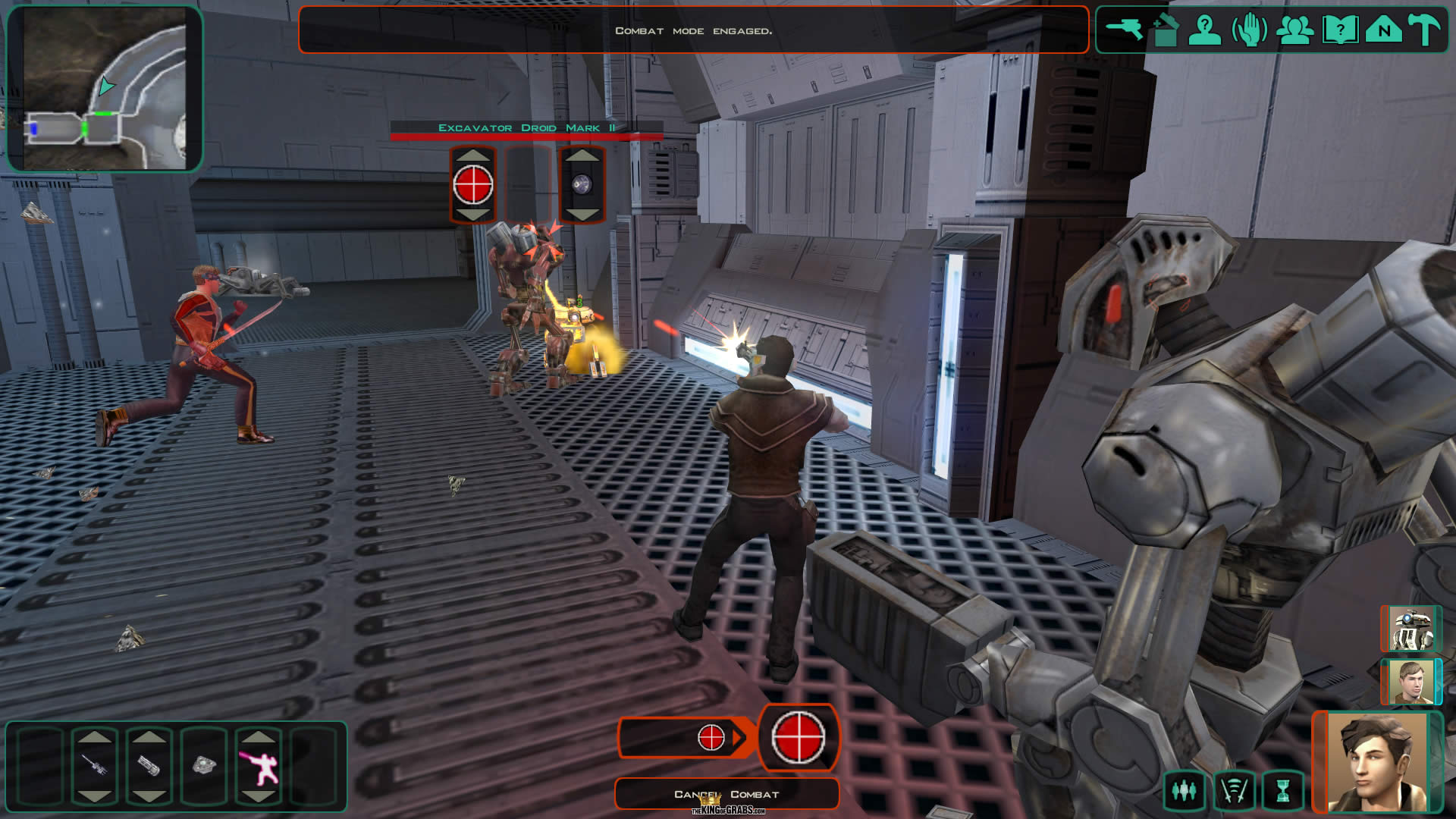
Task: Switch to the droid party member portrait
Action: [x=1410, y=629]
